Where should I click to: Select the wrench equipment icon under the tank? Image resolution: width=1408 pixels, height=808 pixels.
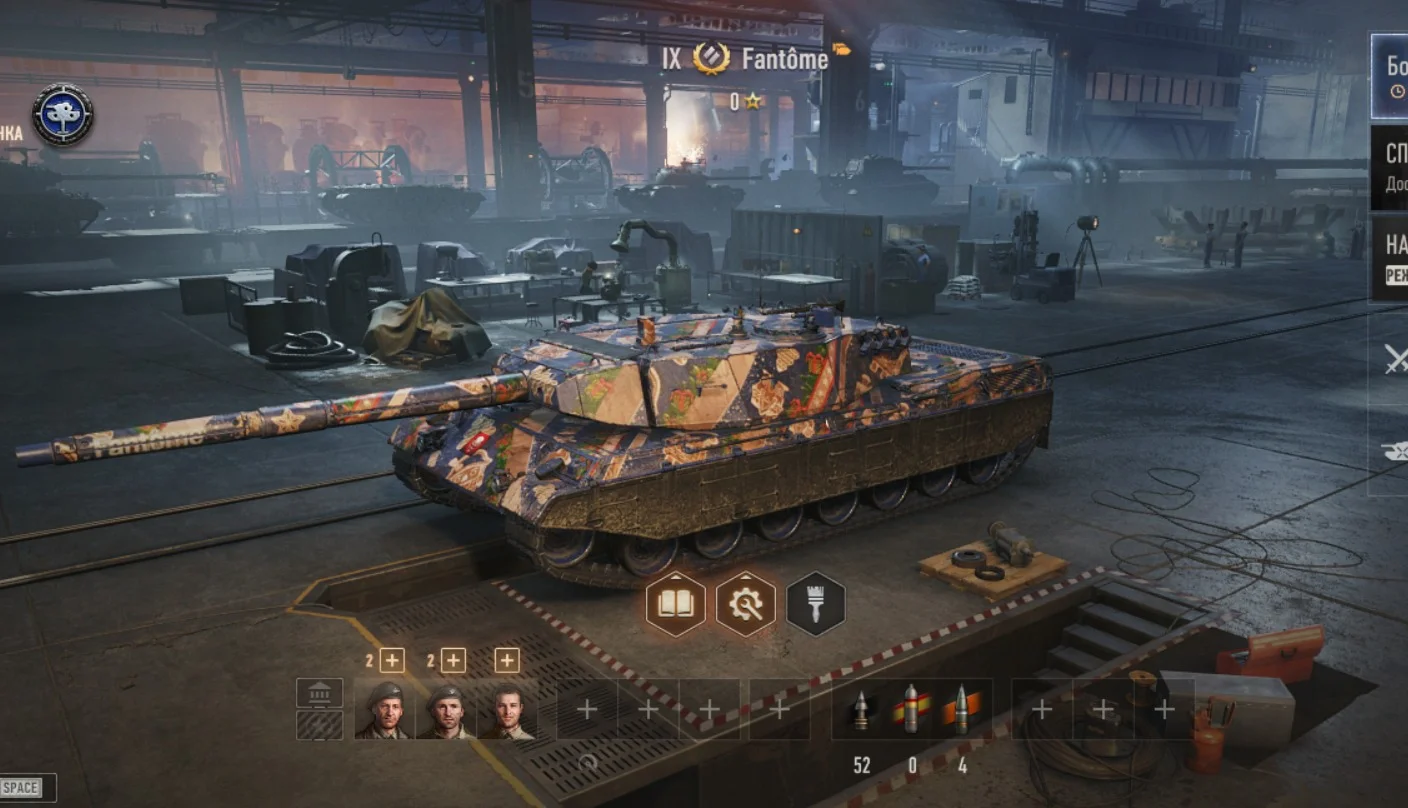(747, 602)
